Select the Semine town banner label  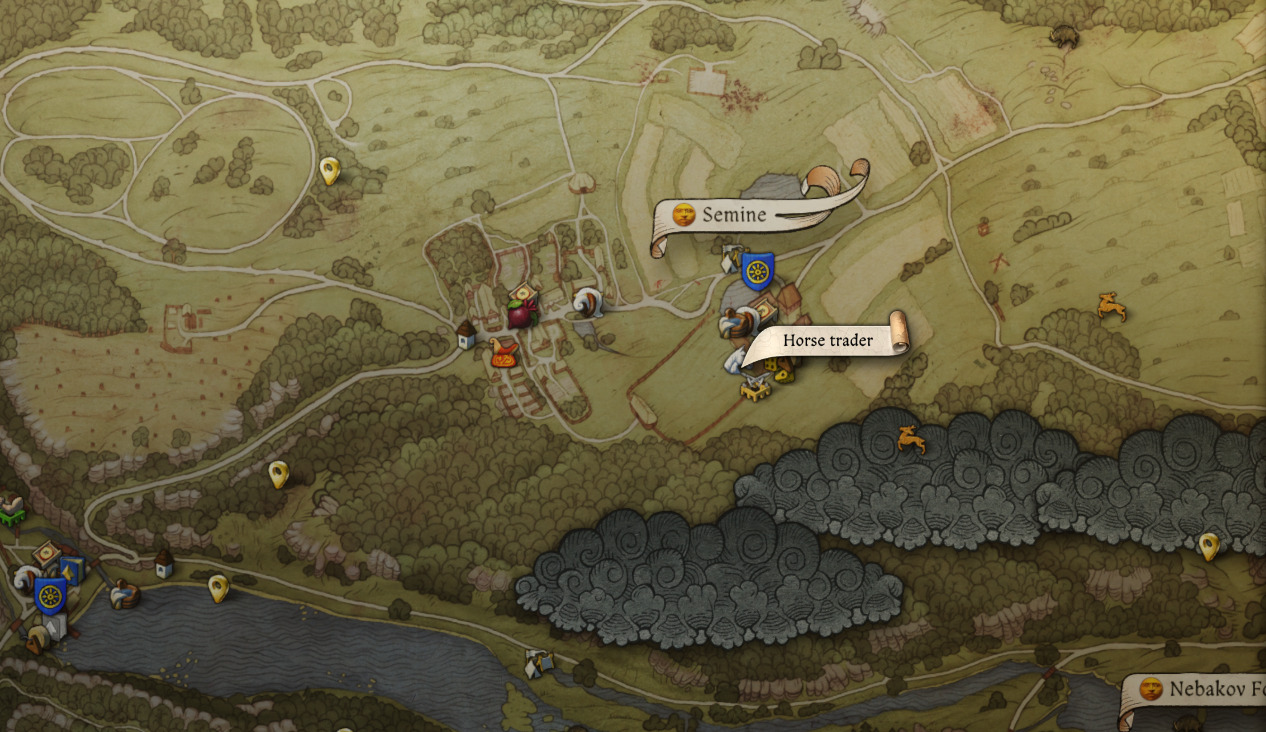(735, 214)
